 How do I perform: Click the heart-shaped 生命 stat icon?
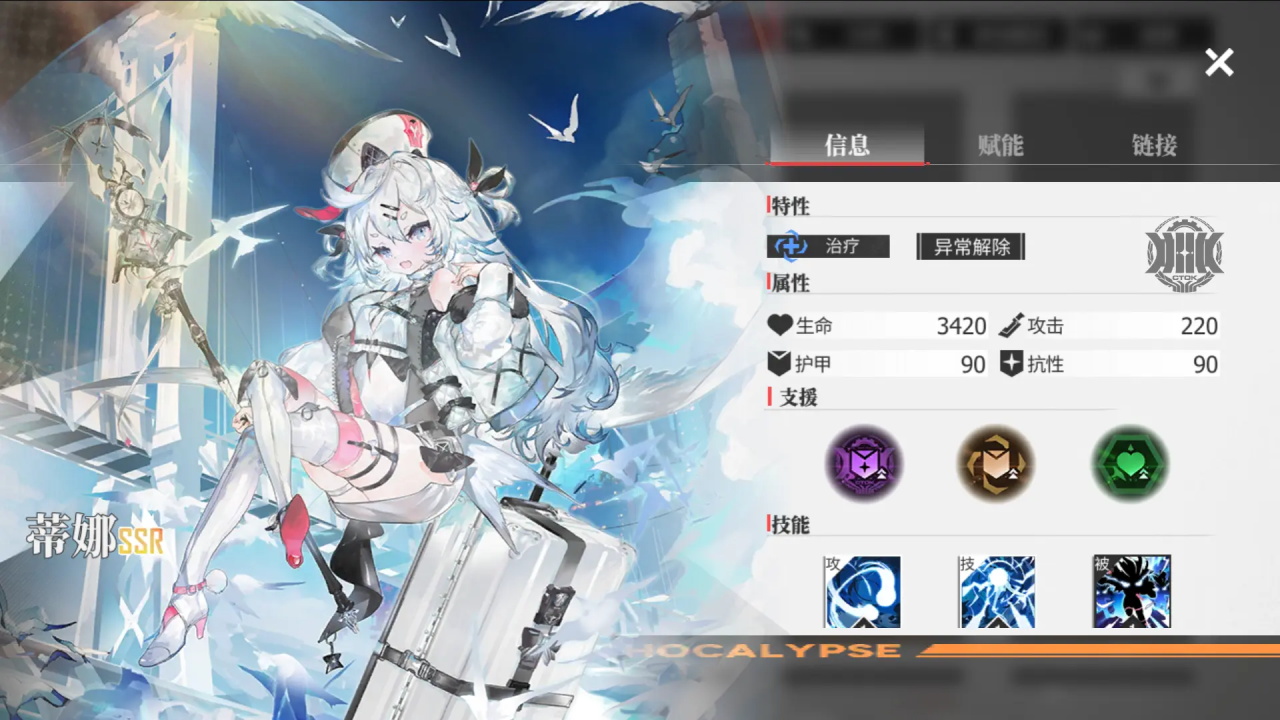coord(779,324)
